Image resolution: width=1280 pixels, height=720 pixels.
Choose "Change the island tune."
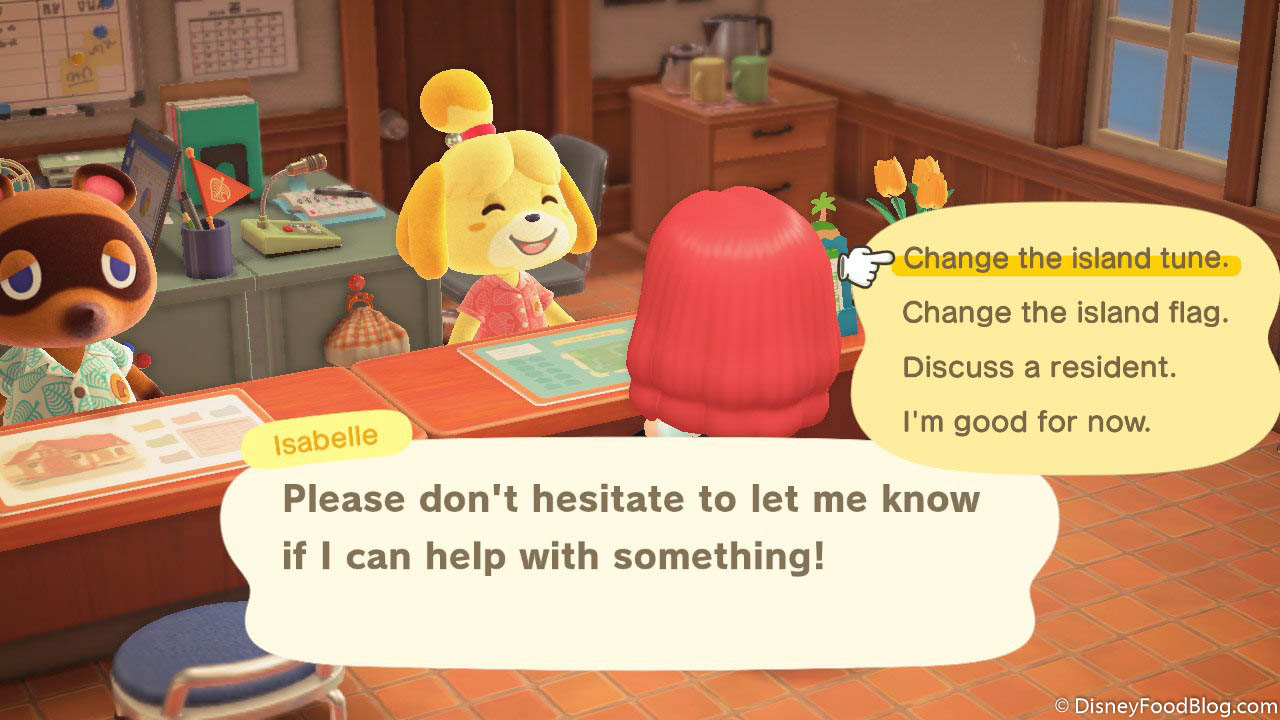point(1065,259)
